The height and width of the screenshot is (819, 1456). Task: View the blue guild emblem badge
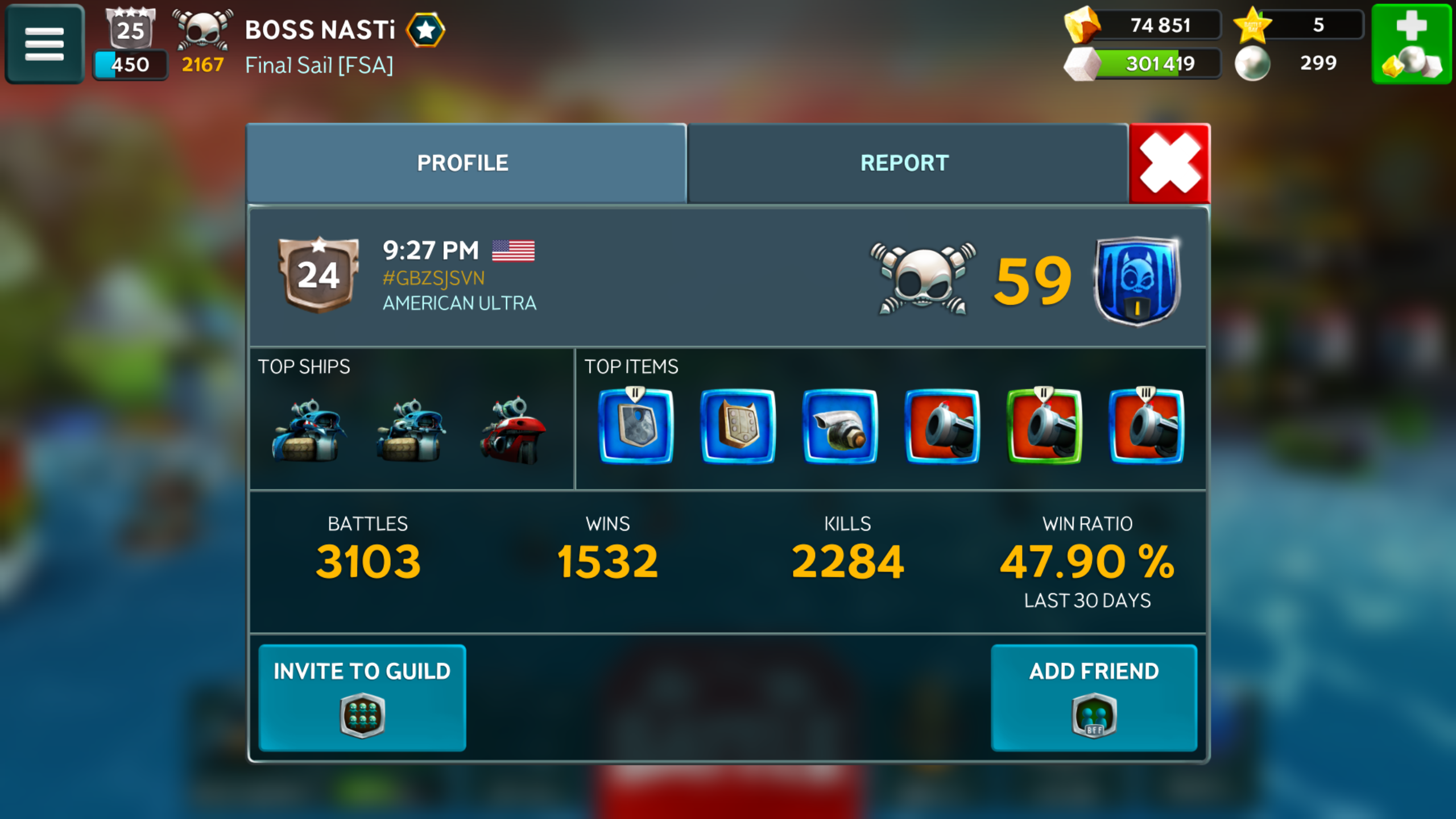pos(1136,280)
